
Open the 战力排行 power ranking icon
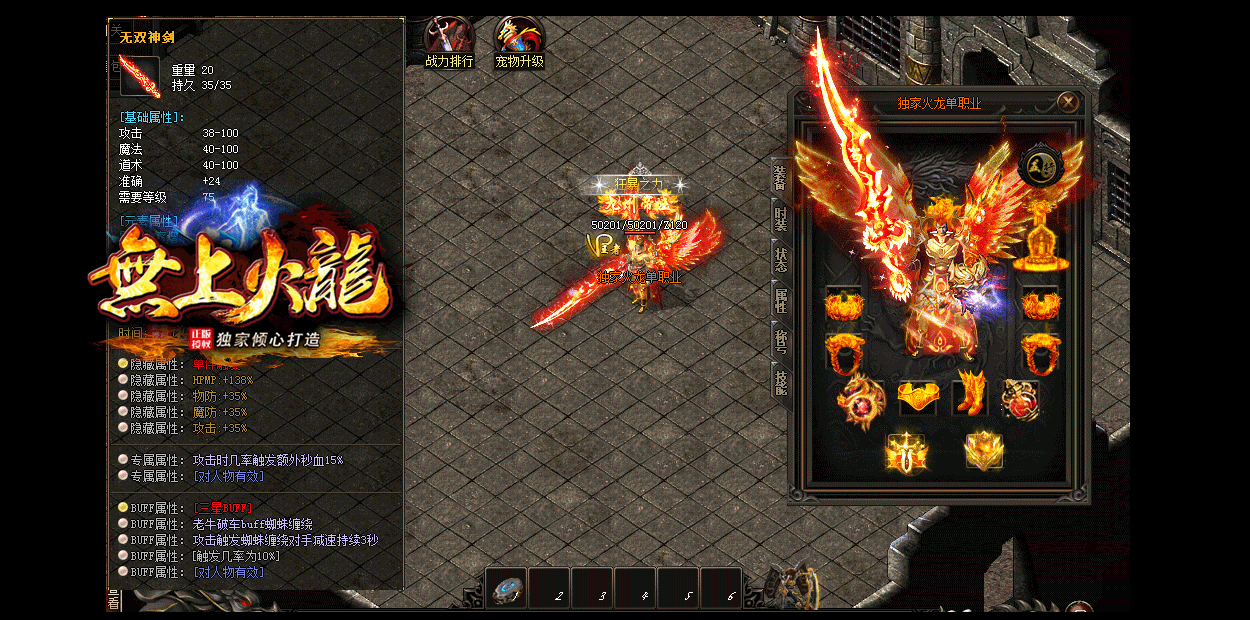pos(449,42)
